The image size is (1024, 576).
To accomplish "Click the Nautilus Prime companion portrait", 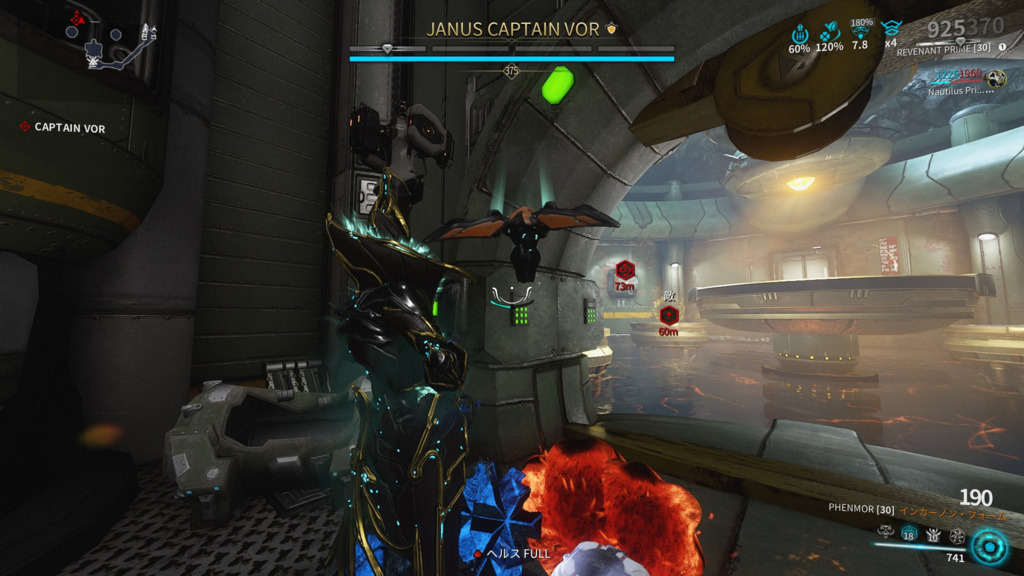I will pyautogui.click(x=995, y=79).
